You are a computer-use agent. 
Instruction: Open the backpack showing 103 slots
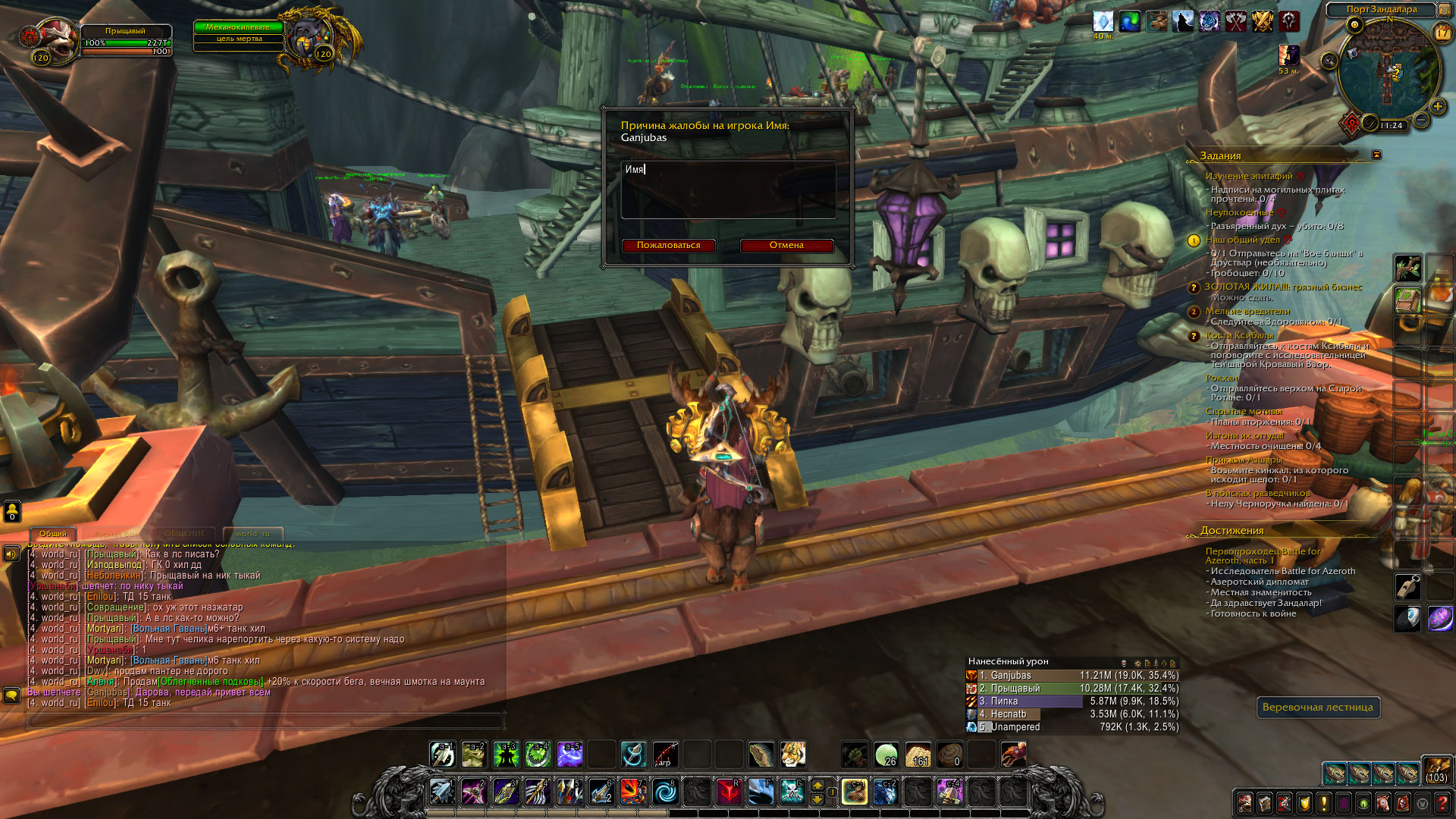(x=1436, y=770)
